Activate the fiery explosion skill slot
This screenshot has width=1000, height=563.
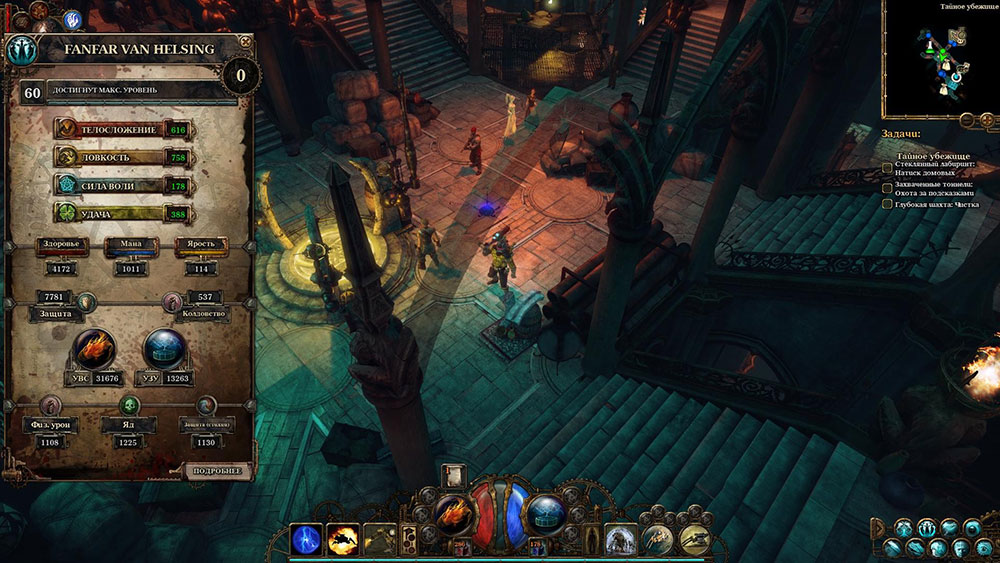point(343,539)
